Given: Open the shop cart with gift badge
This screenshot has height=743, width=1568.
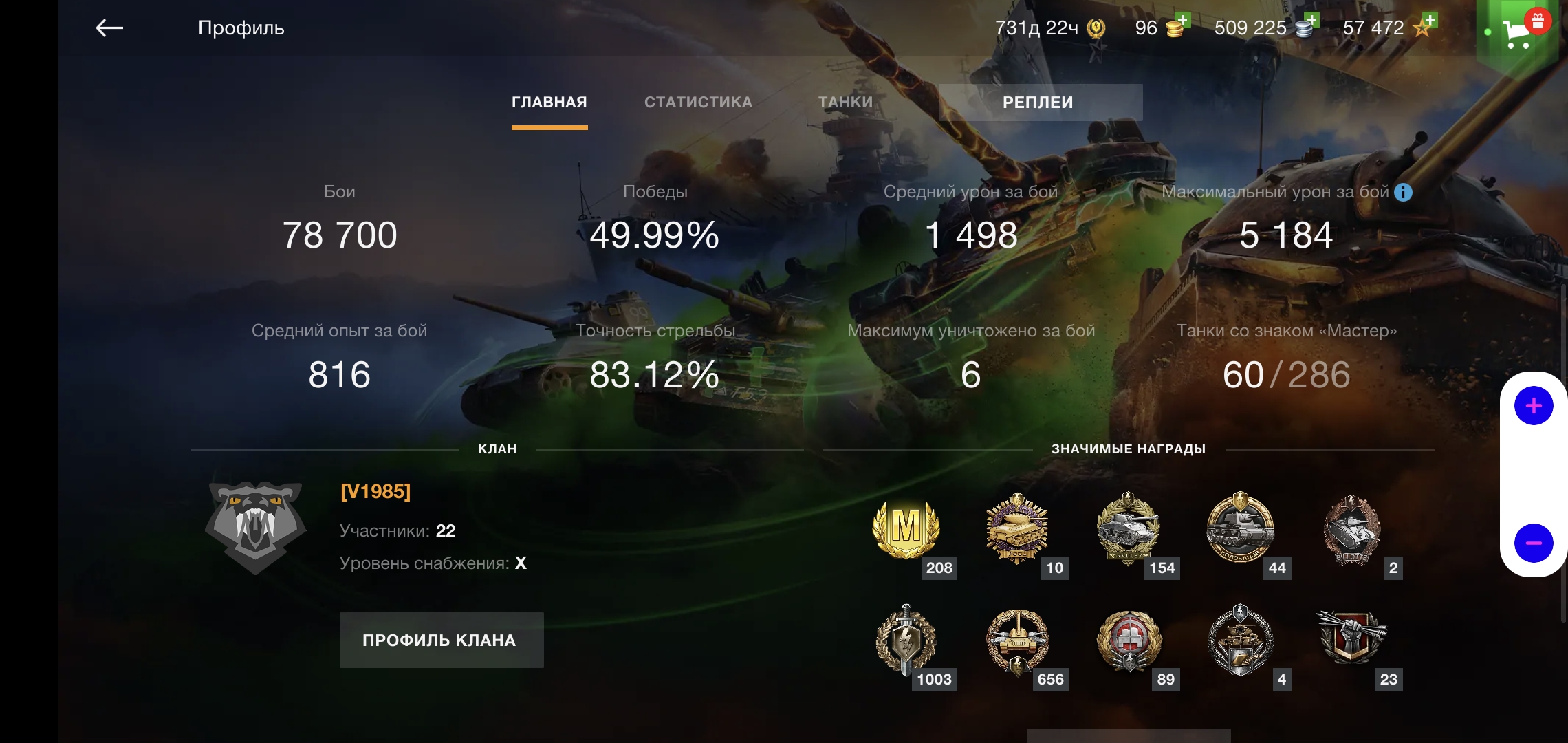Looking at the screenshot, I should pos(1518,31).
